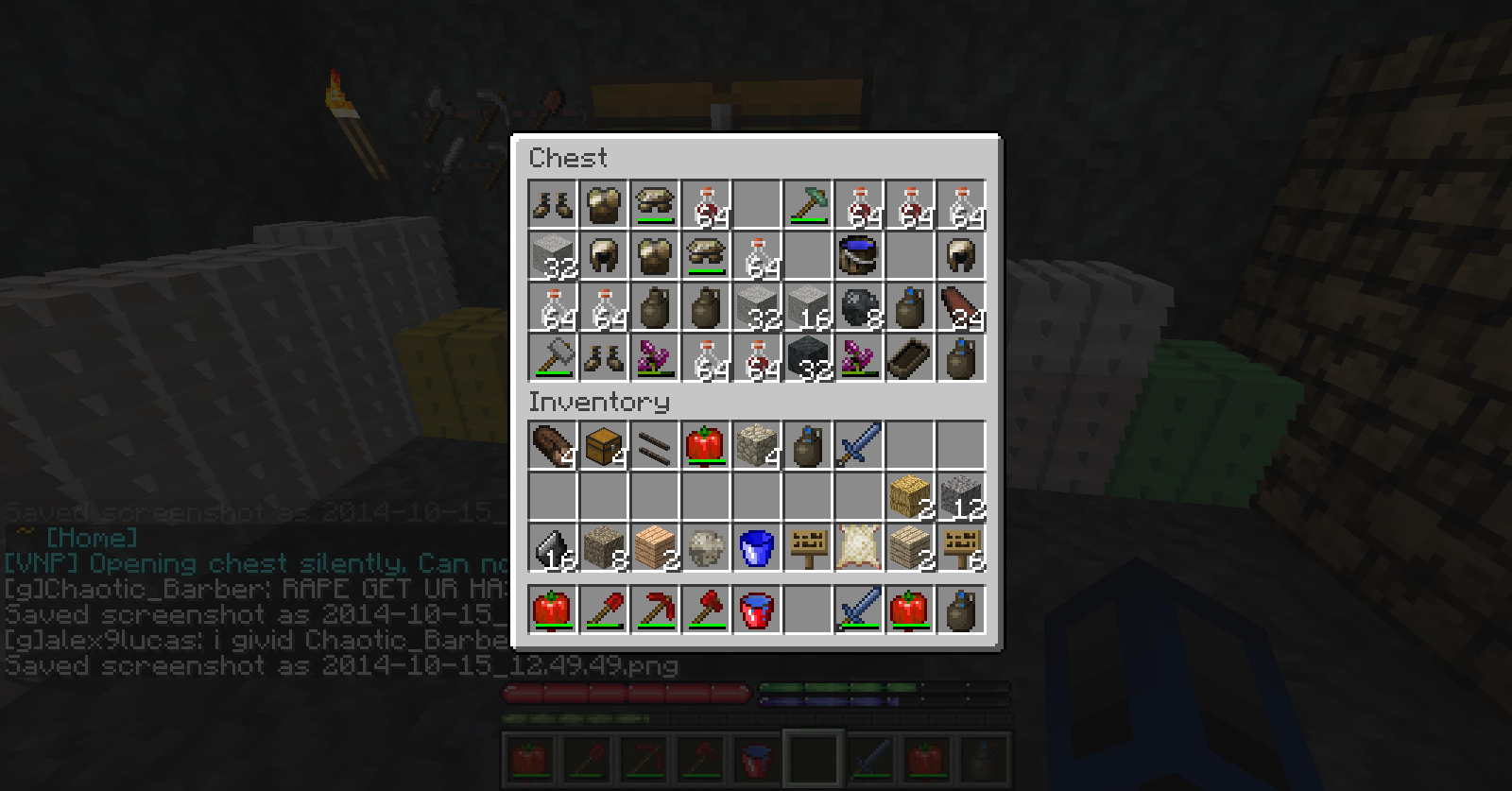The image size is (1512, 791).
Task: Take the rolled hide stack of 24
Action: coord(961,307)
